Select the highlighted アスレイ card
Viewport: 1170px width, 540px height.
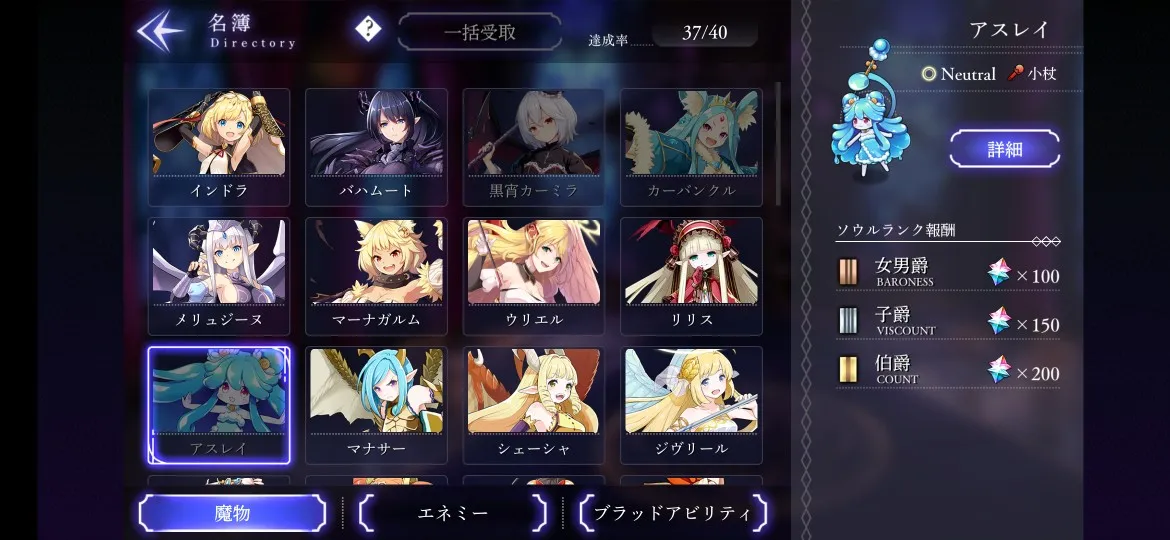coord(219,404)
